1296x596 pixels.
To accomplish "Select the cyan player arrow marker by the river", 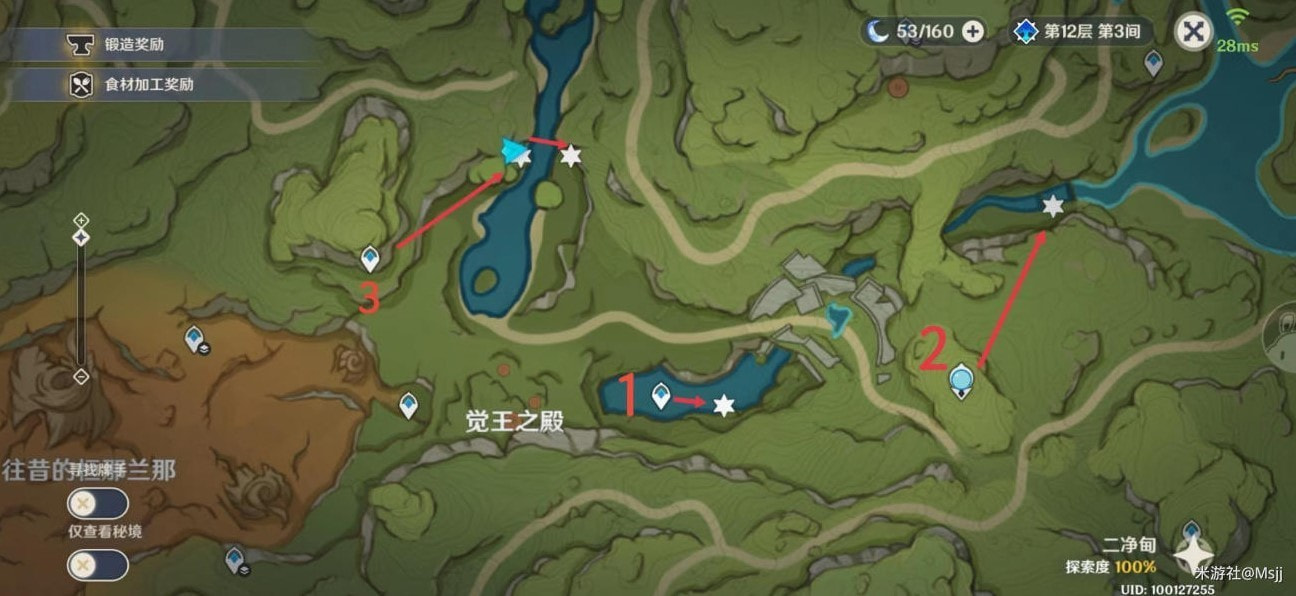I will (514, 151).
